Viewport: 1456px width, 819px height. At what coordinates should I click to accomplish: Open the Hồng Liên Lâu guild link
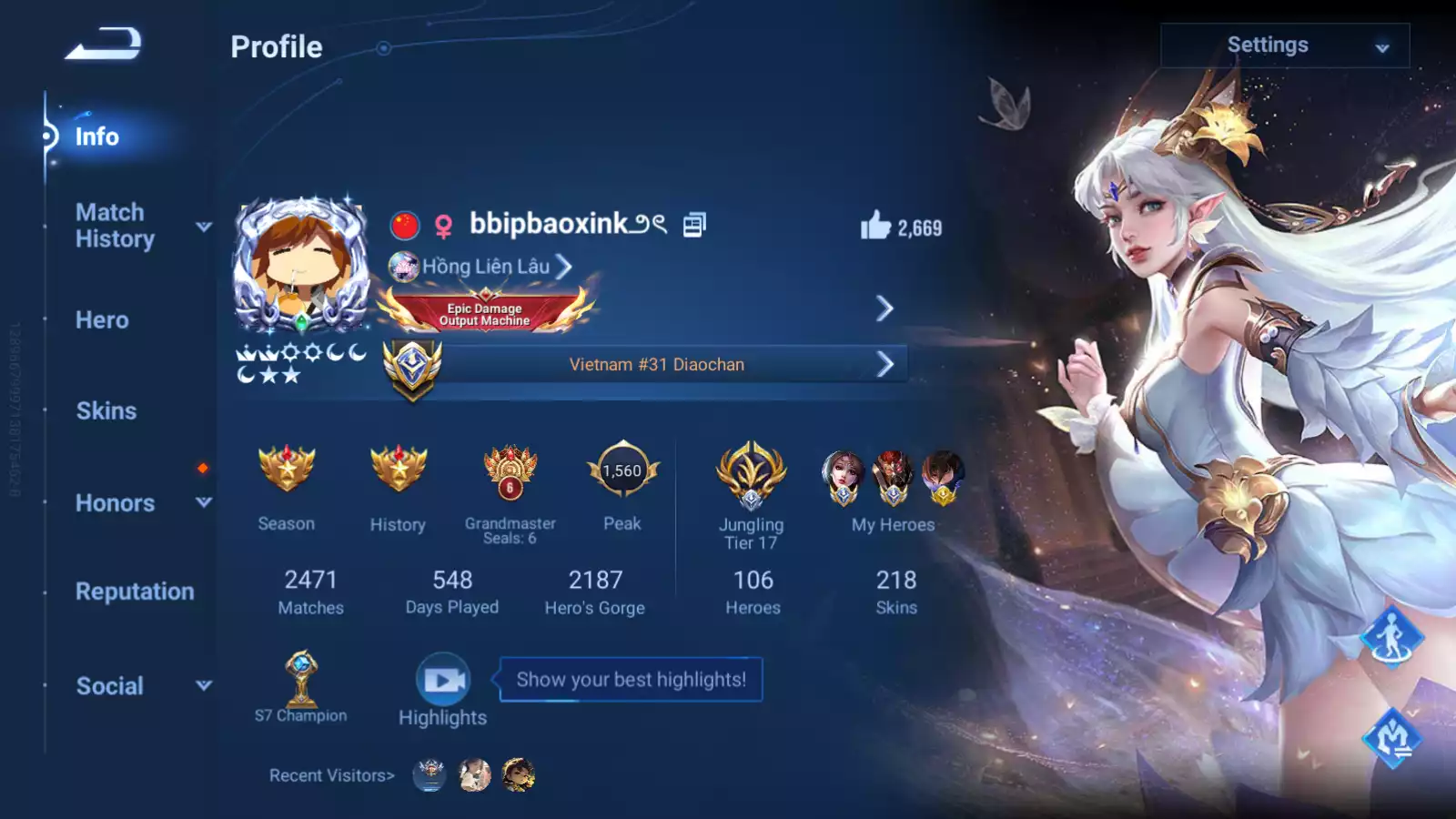[x=486, y=267]
